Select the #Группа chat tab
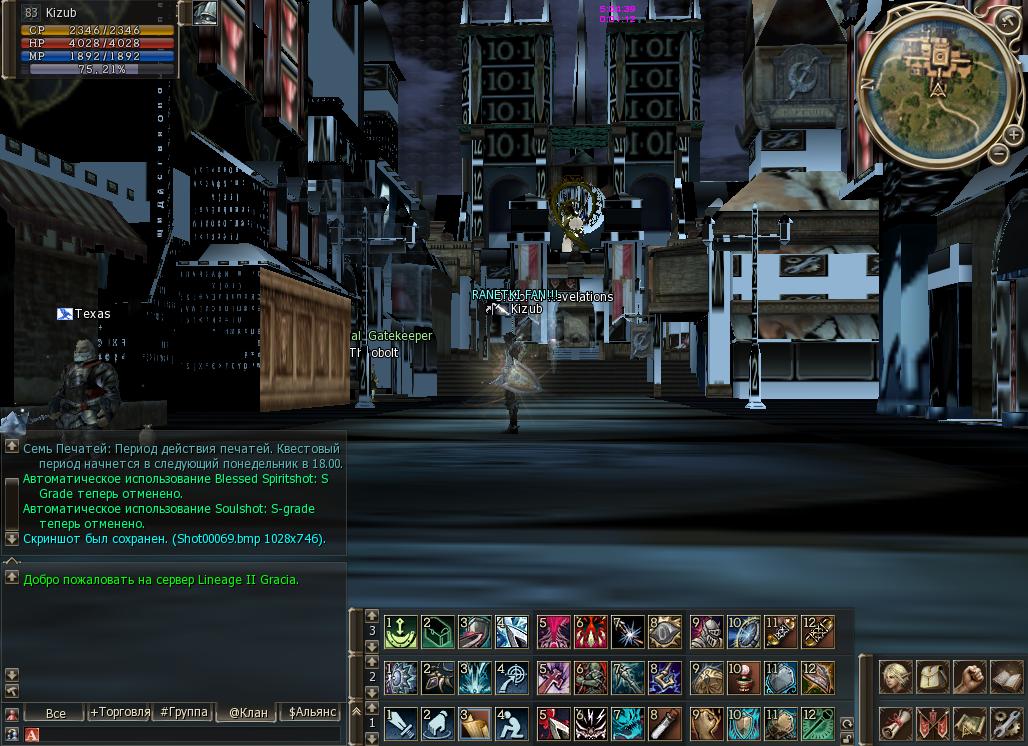This screenshot has height=746, width=1028. pos(183,712)
